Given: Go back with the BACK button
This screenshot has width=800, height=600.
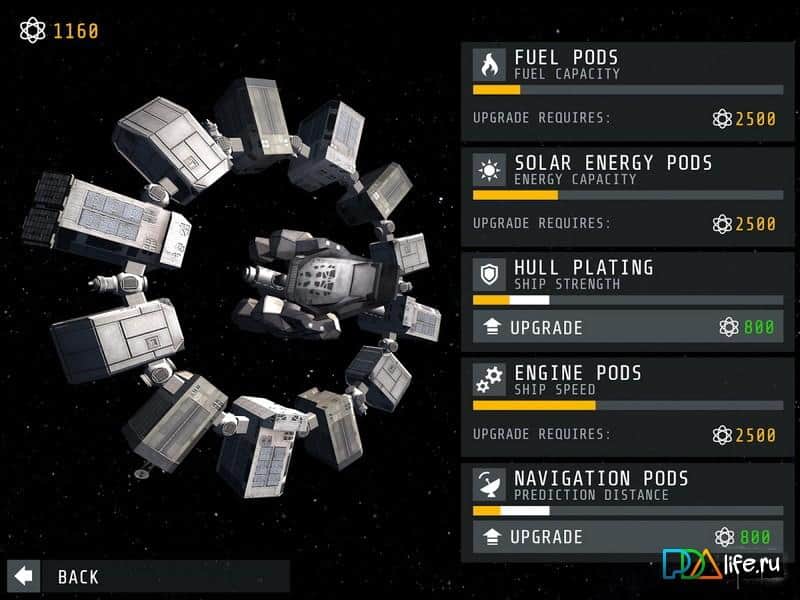Looking at the screenshot, I should (x=60, y=576).
